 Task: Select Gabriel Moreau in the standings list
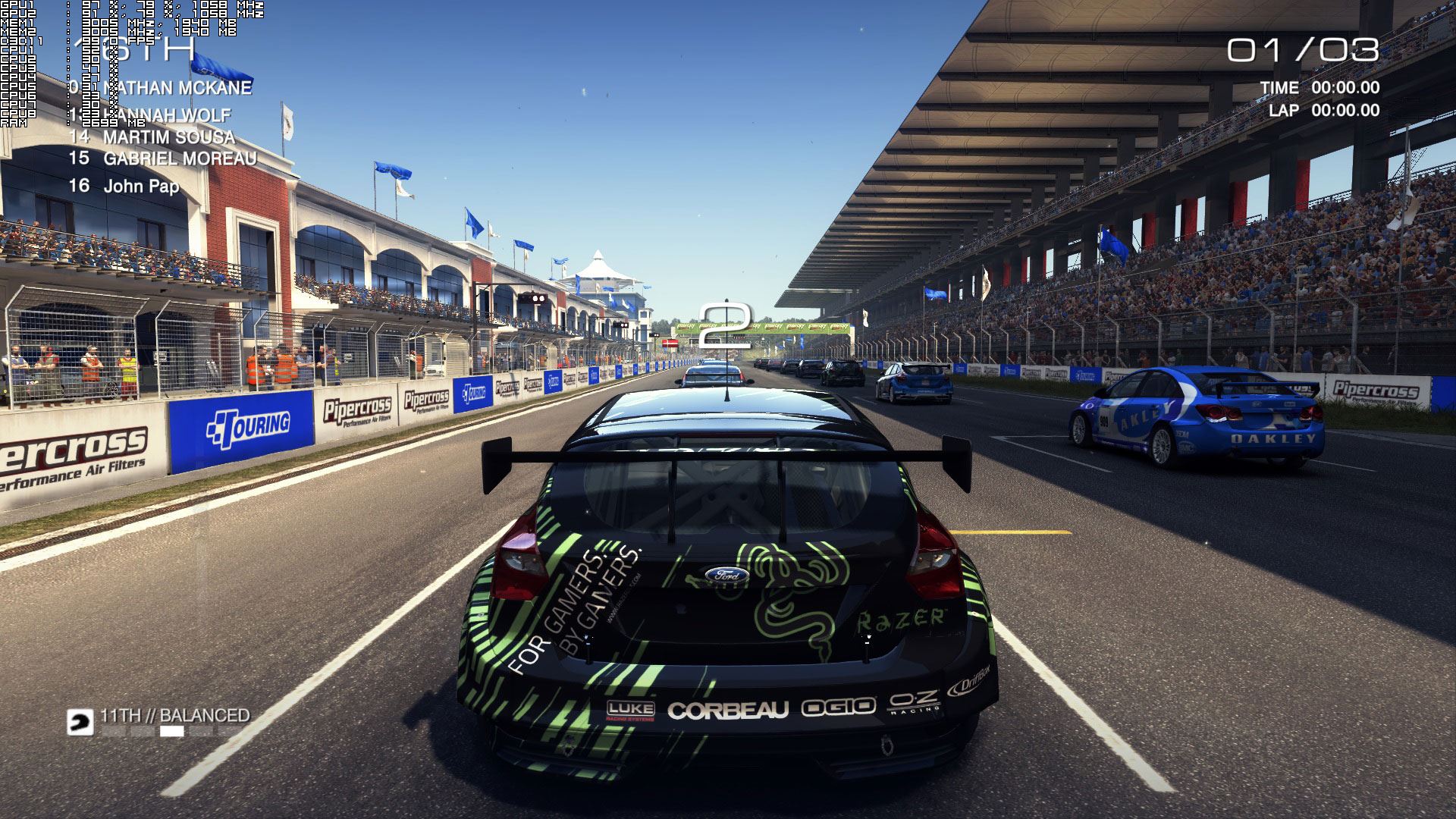click(180, 159)
